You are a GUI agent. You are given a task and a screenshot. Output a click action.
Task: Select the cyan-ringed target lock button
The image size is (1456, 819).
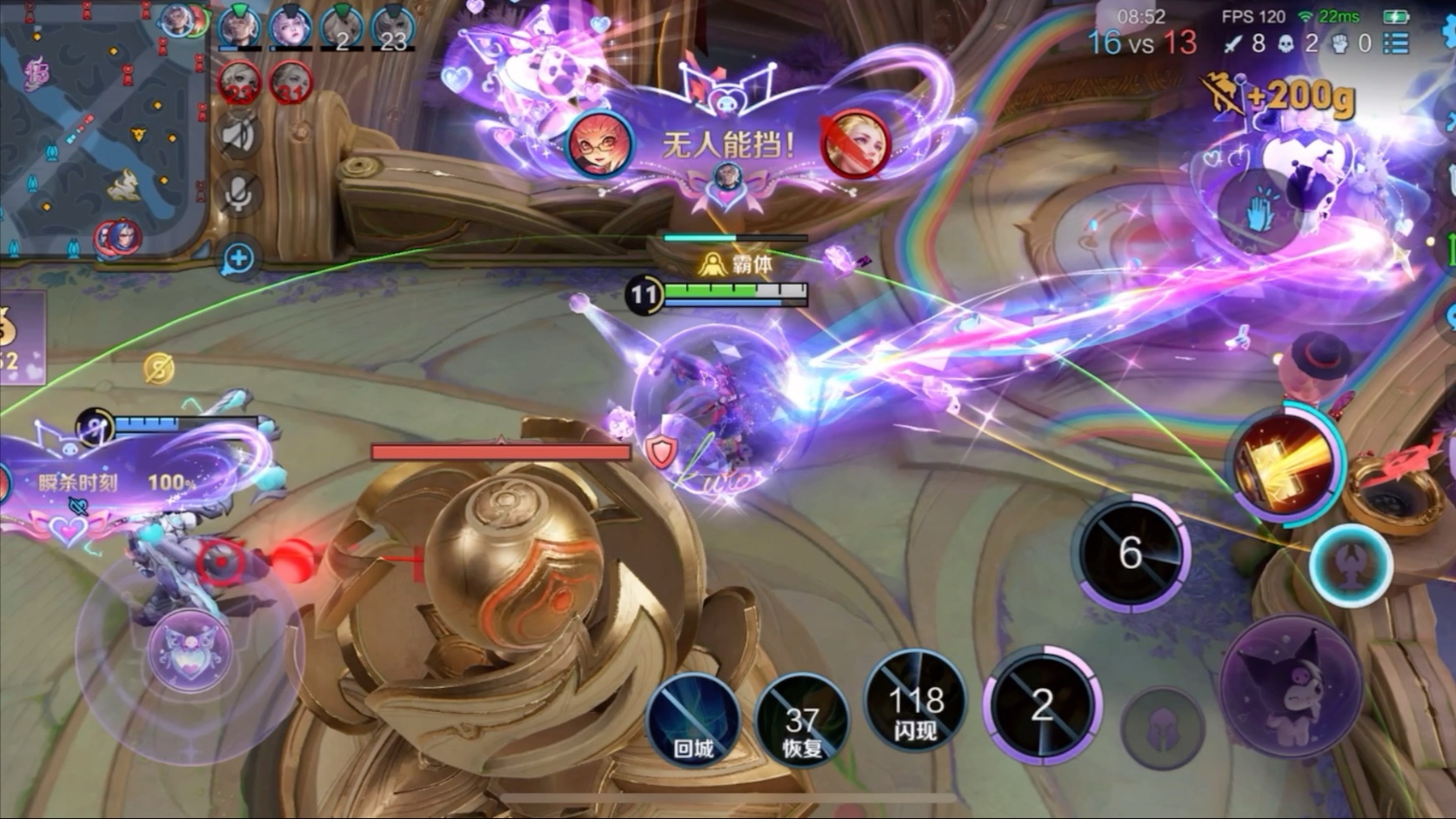[x=1351, y=564]
